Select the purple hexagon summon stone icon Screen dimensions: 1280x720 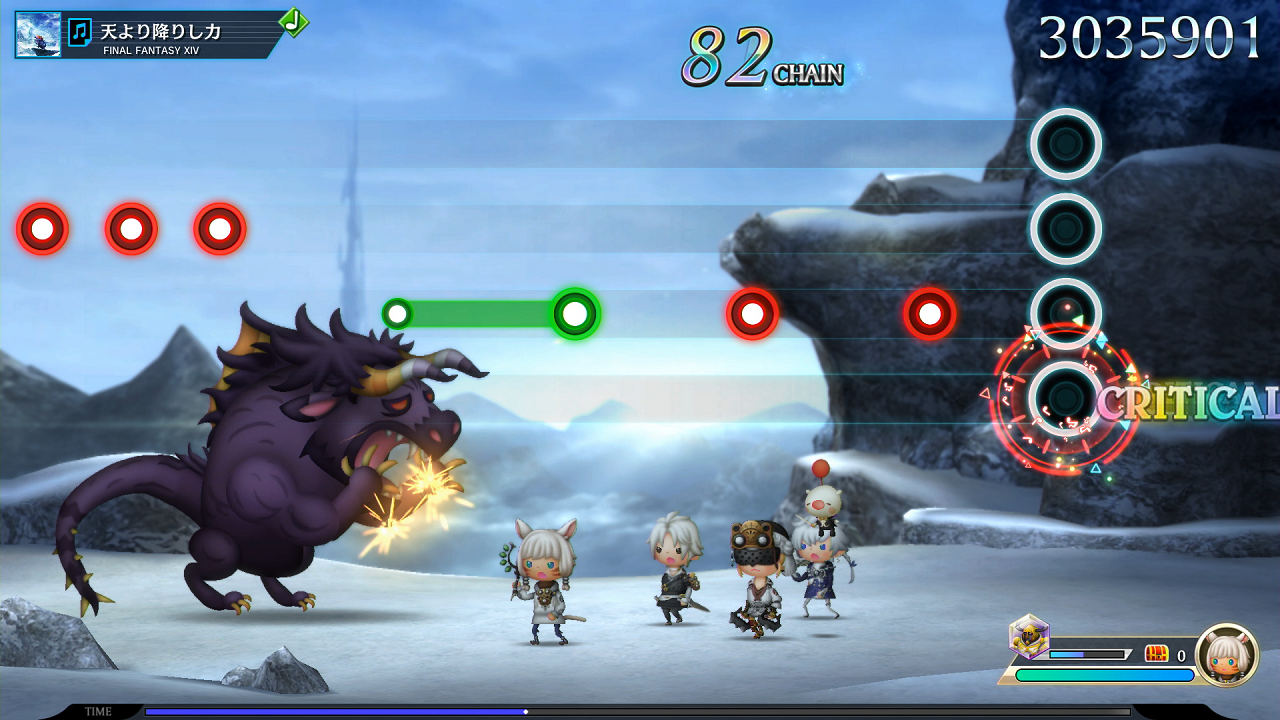pos(1028,635)
